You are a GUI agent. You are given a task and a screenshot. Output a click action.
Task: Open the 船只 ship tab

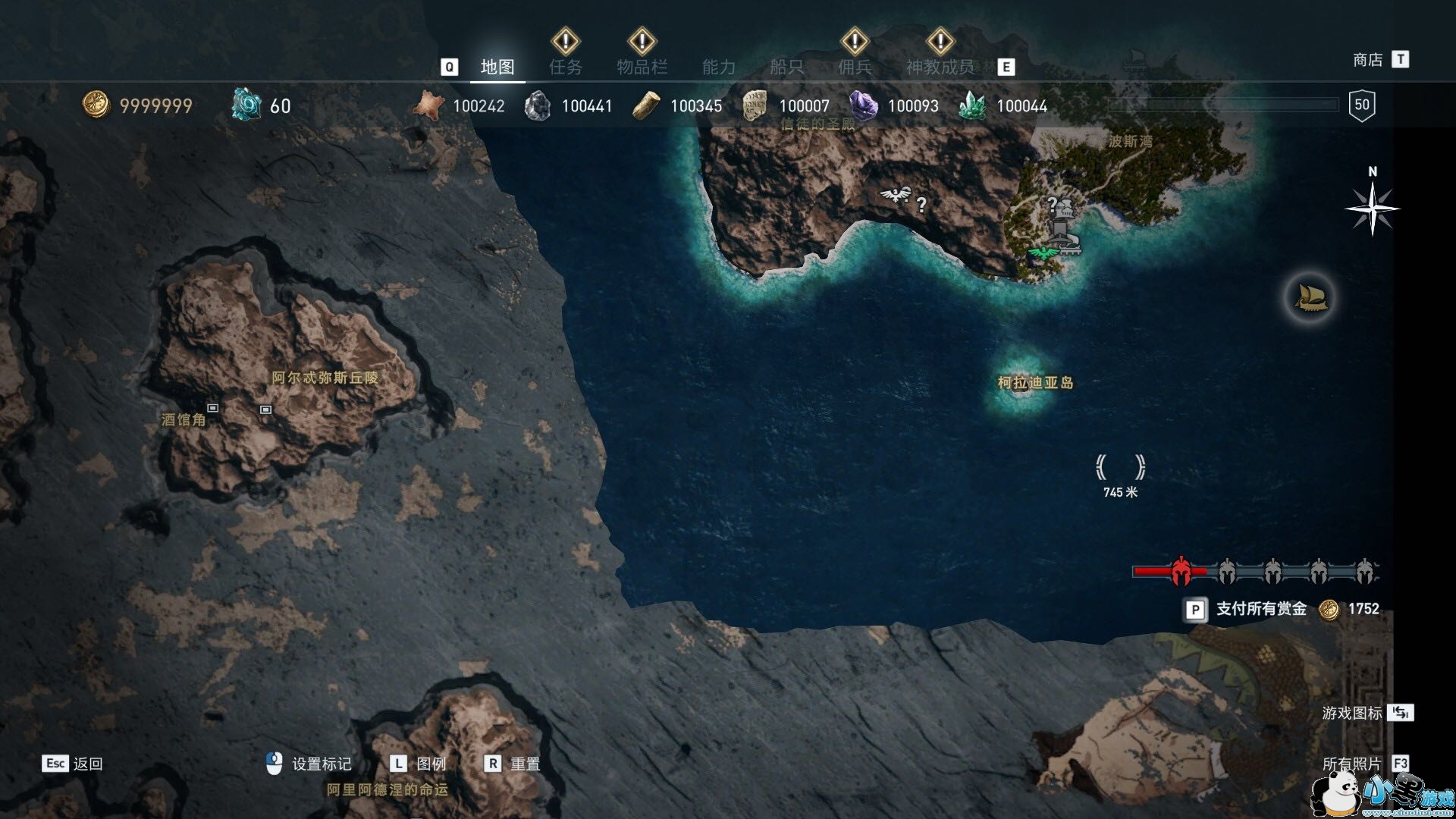(x=786, y=67)
